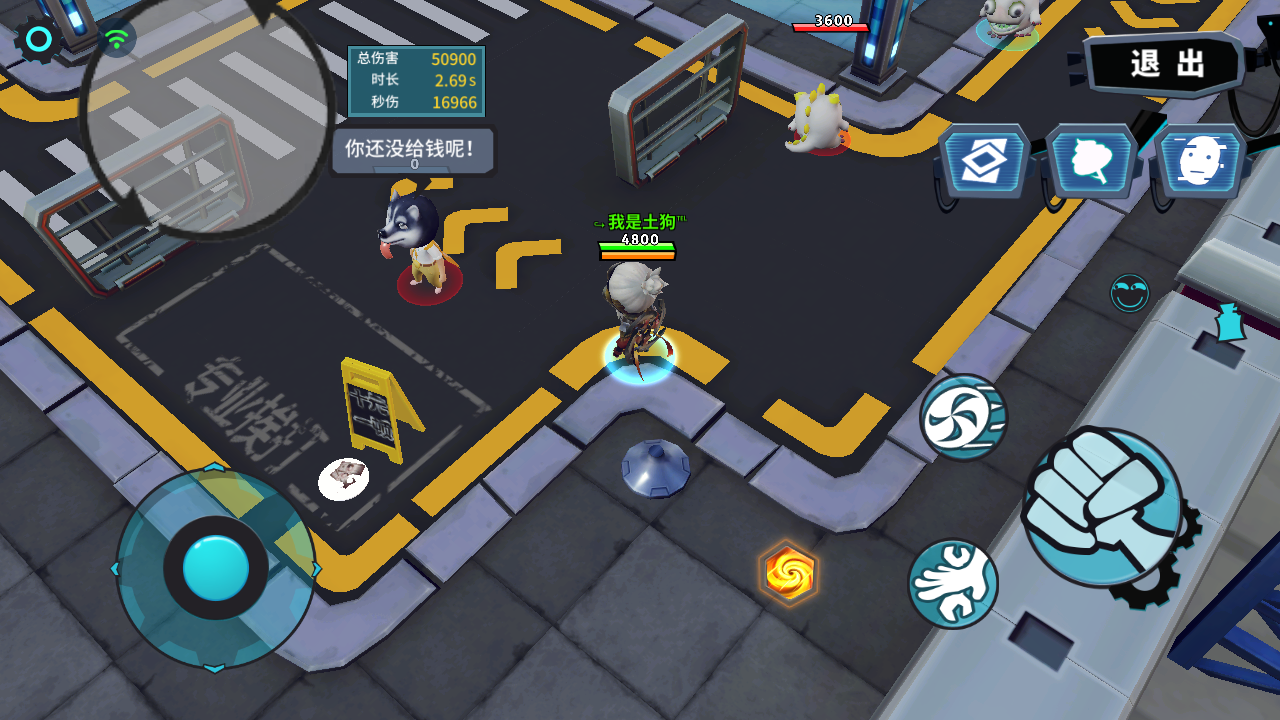
Task: Tap the green Wi-Fi status indicator
Action: (117, 35)
